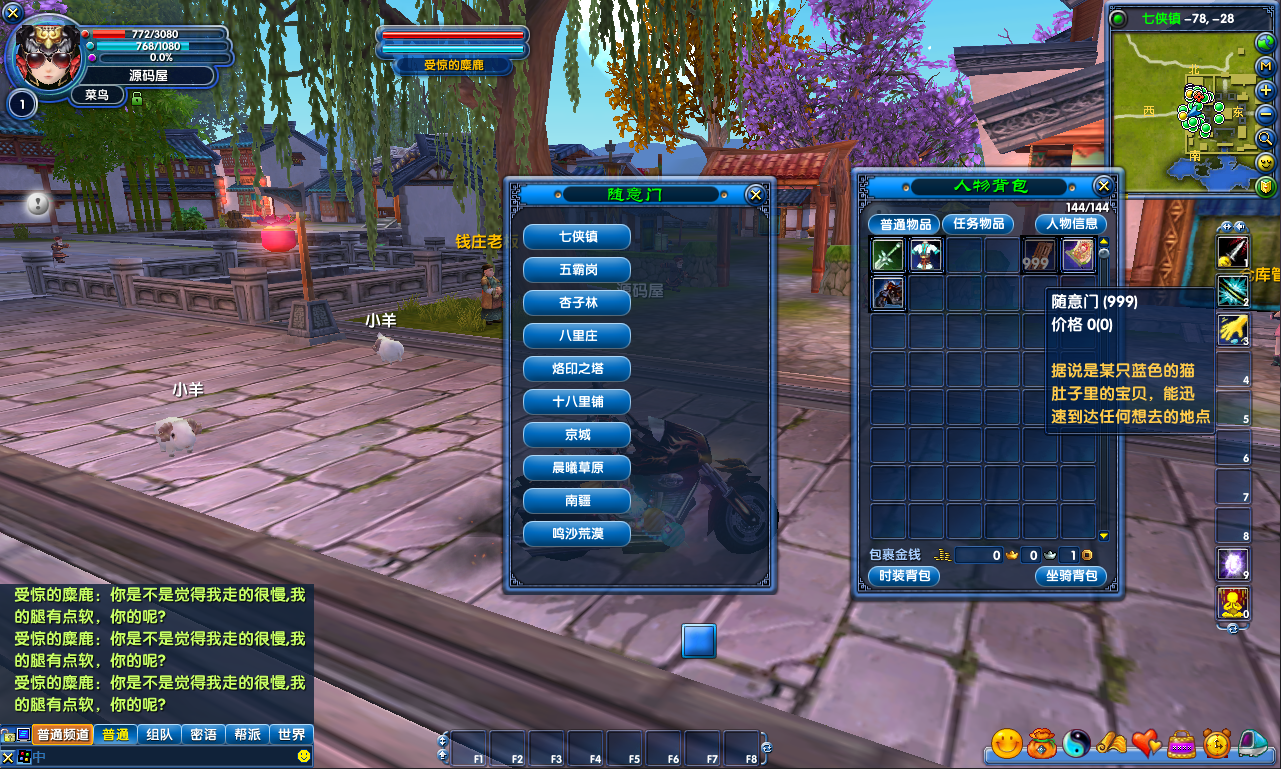This screenshot has height=769, width=1281.
Task: Close the 随意门 teleport window
Action: pos(756,195)
